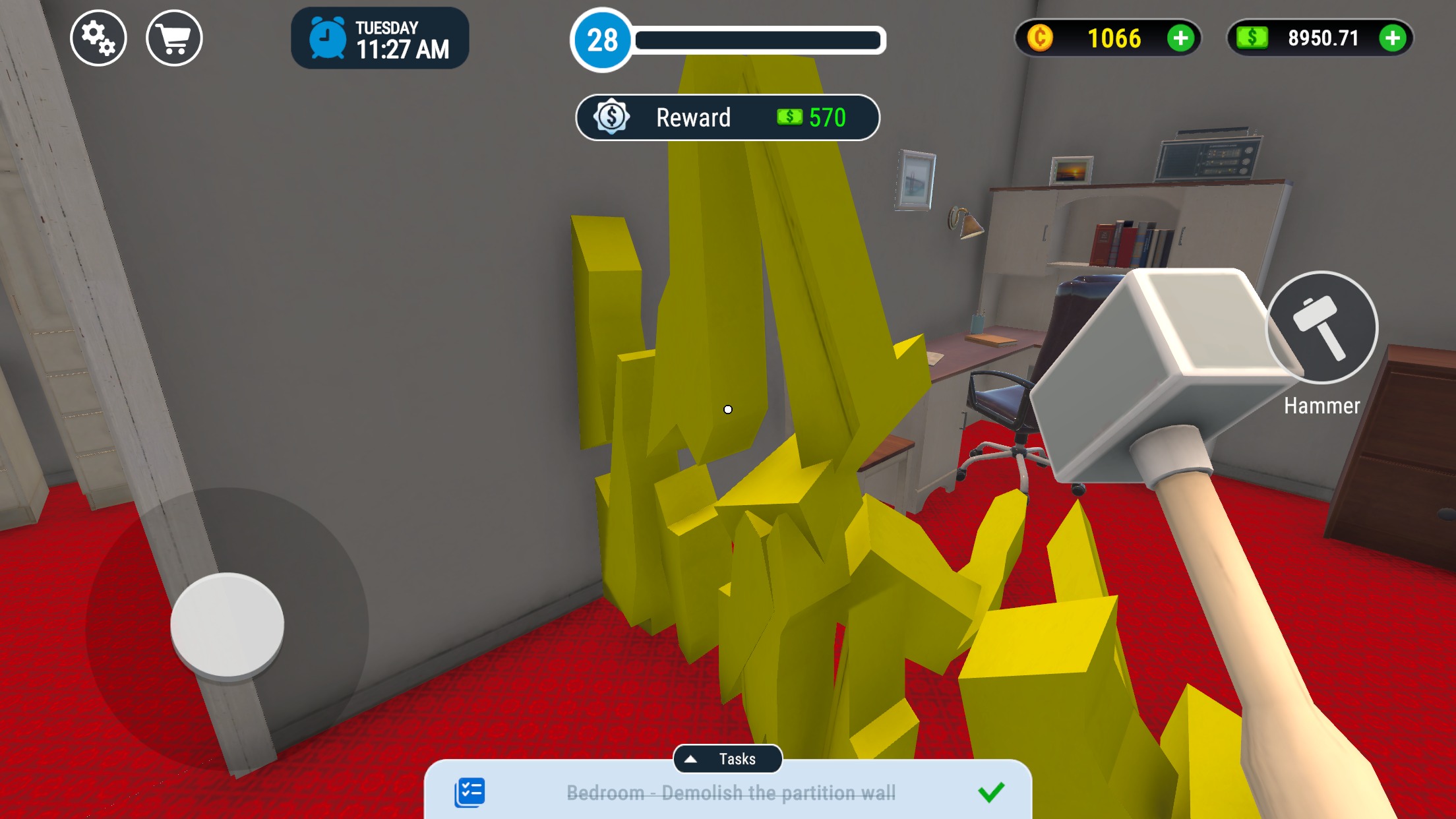Click the dollar cash icon
This screenshot has width=1456, height=819.
pyautogui.click(x=1254, y=38)
